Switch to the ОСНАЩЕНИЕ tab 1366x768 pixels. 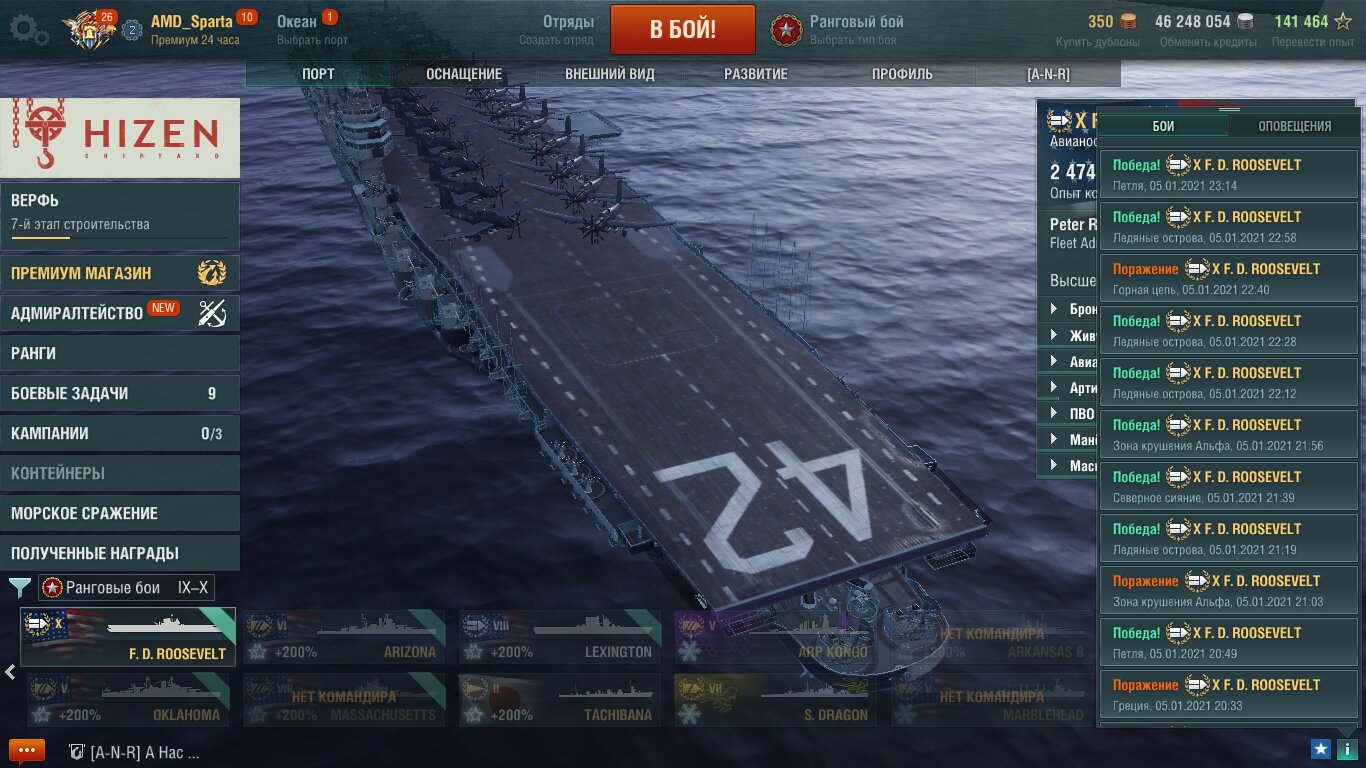464,74
